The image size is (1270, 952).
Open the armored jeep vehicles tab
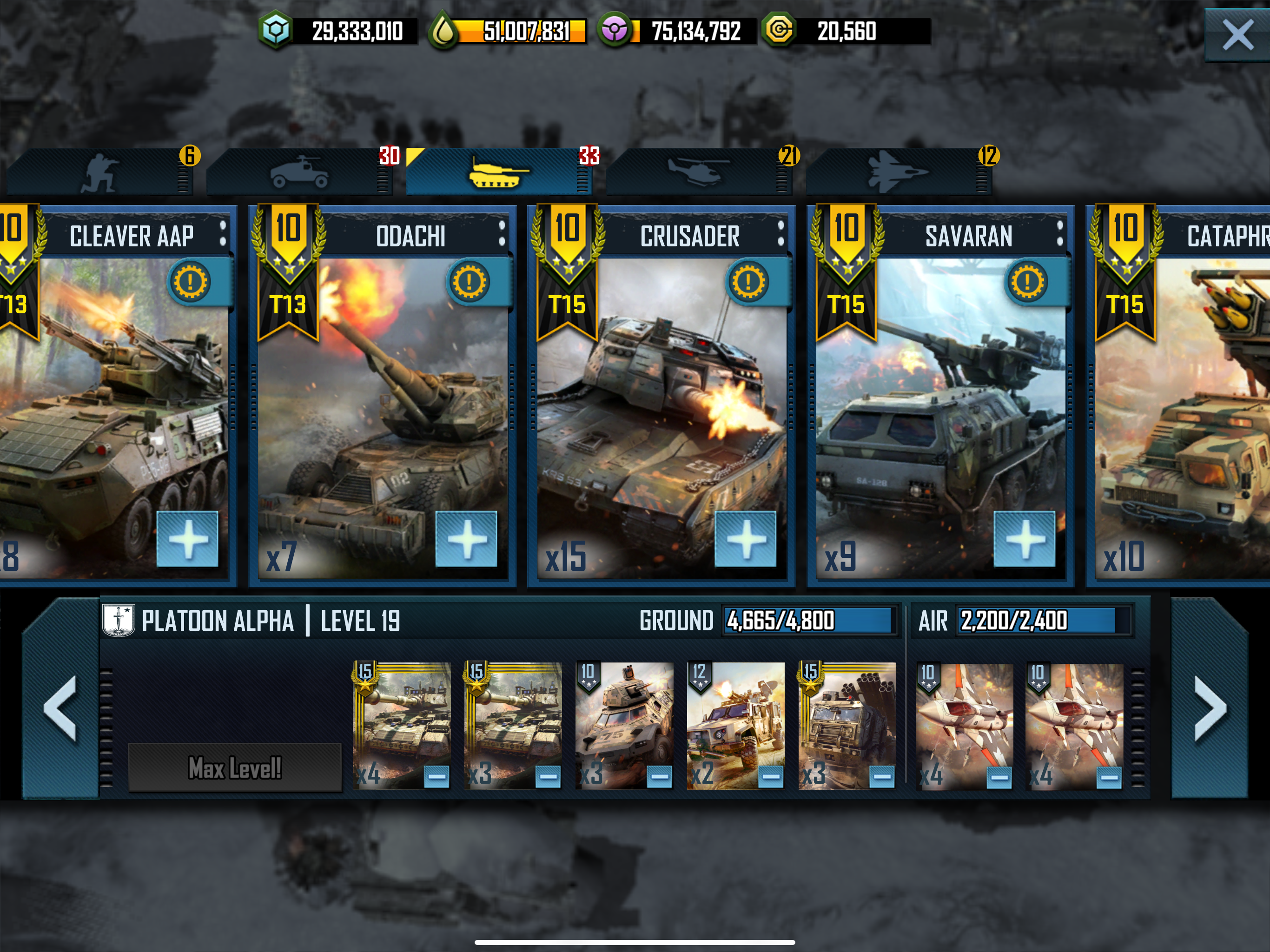pos(299,172)
